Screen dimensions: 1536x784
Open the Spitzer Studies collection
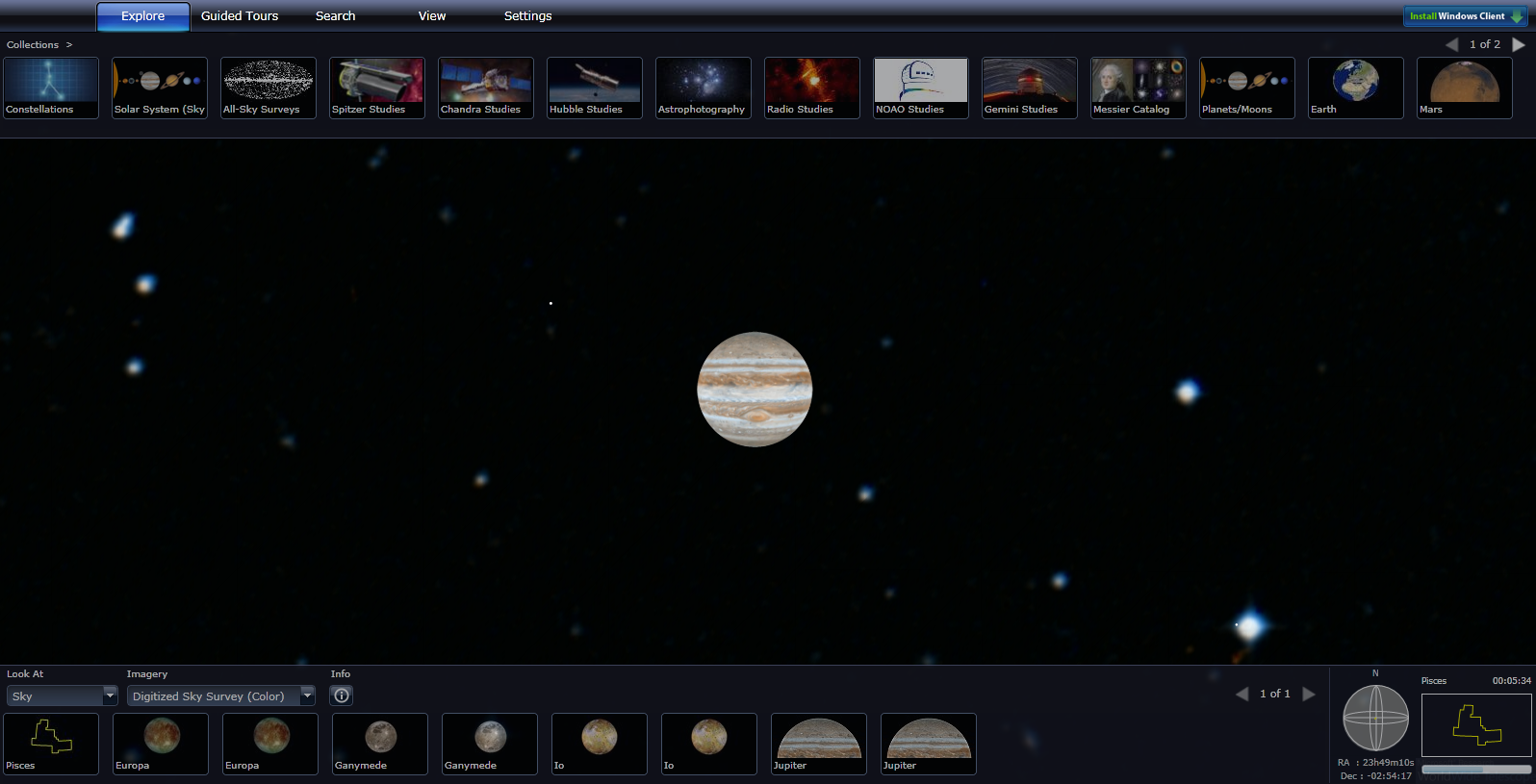click(x=376, y=88)
